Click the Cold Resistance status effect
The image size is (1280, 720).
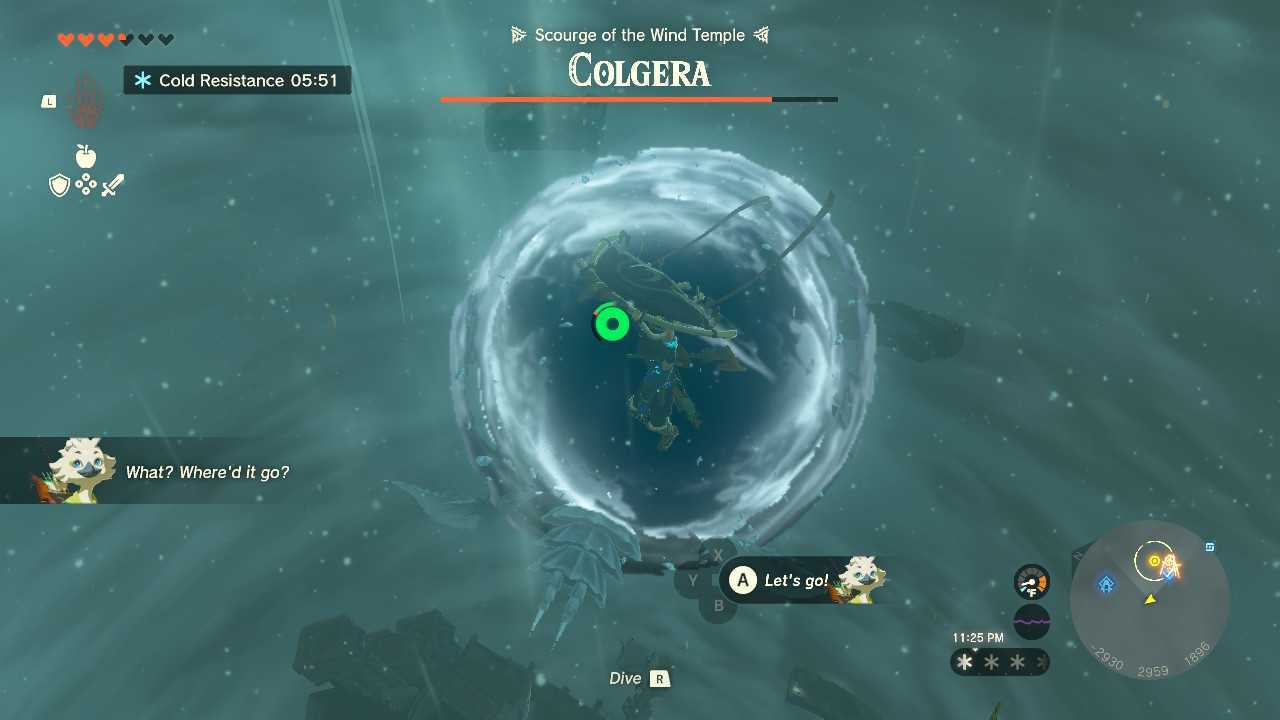click(237, 80)
